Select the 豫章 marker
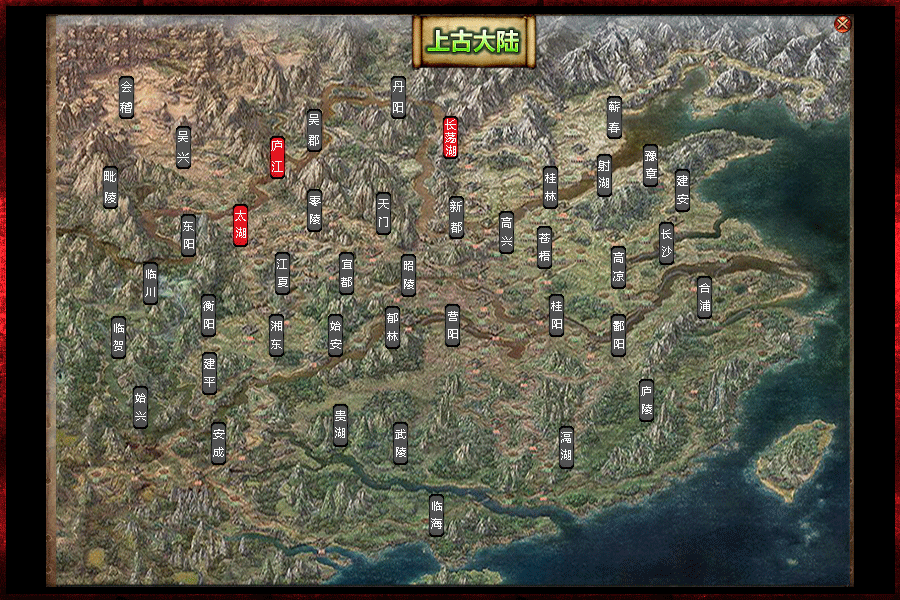Image resolution: width=900 pixels, height=600 pixels. 651,165
